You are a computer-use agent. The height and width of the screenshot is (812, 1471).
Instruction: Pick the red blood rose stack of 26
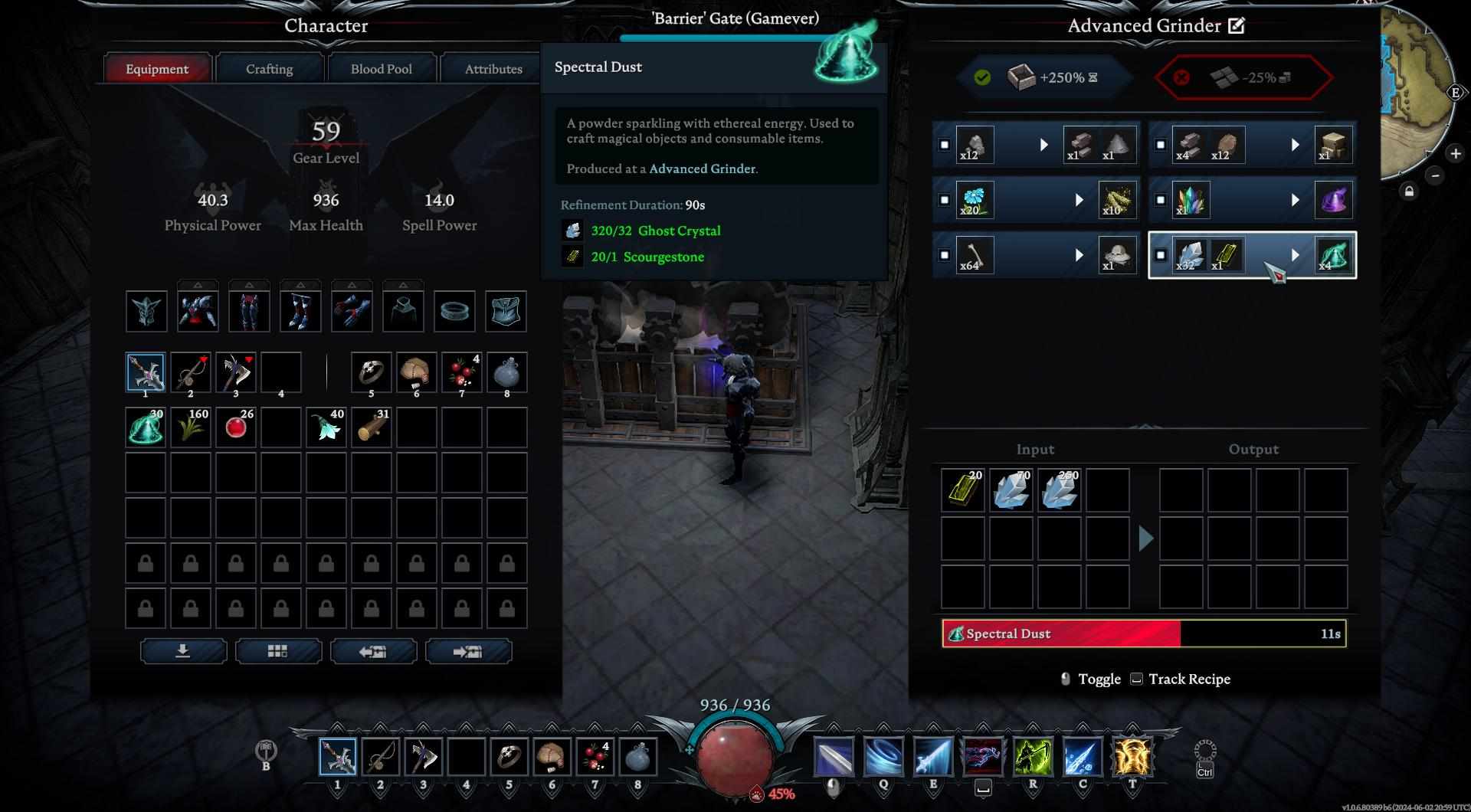236,427
